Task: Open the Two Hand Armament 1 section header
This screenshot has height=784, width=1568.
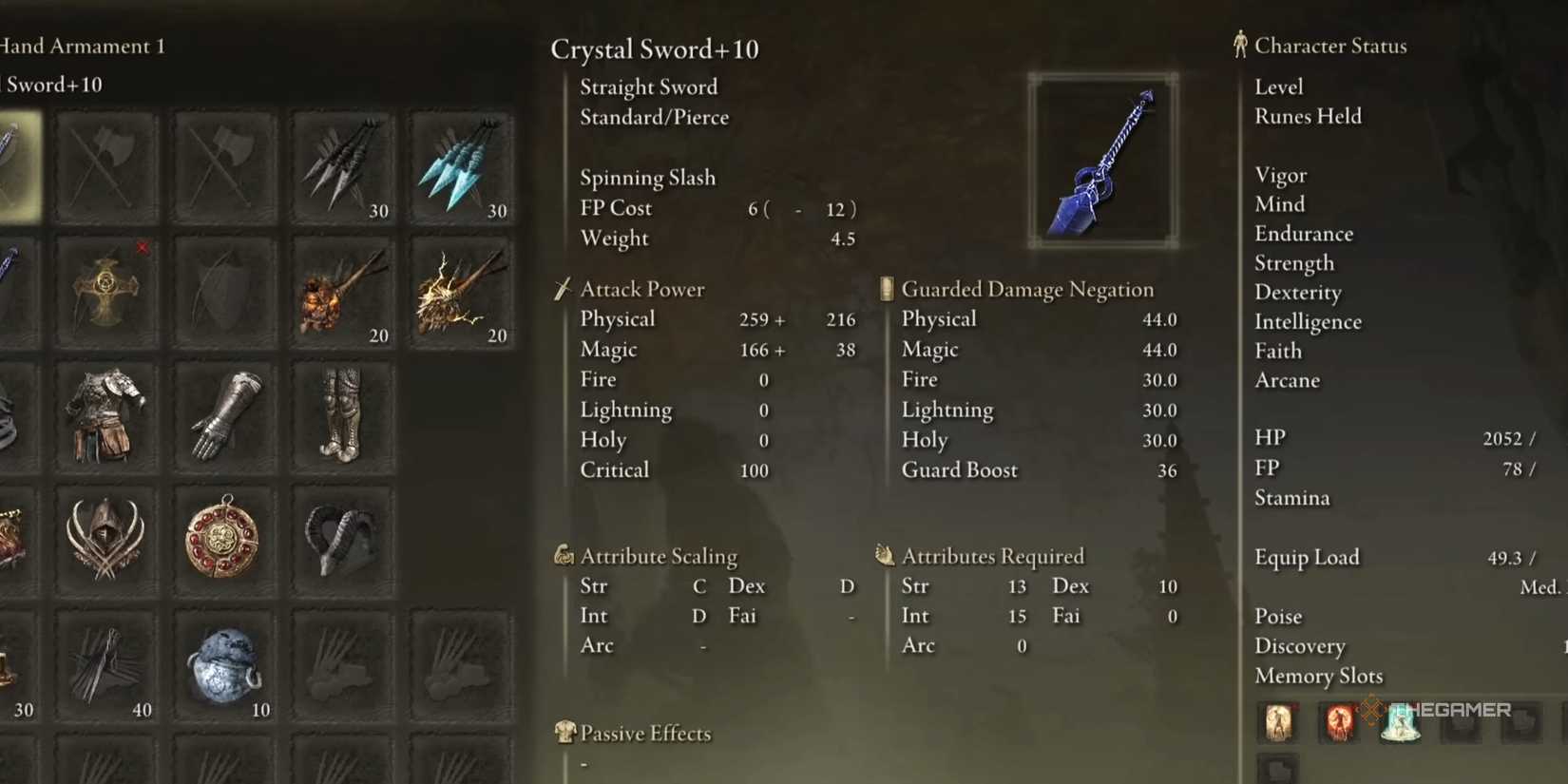Action: pos(81,46)
